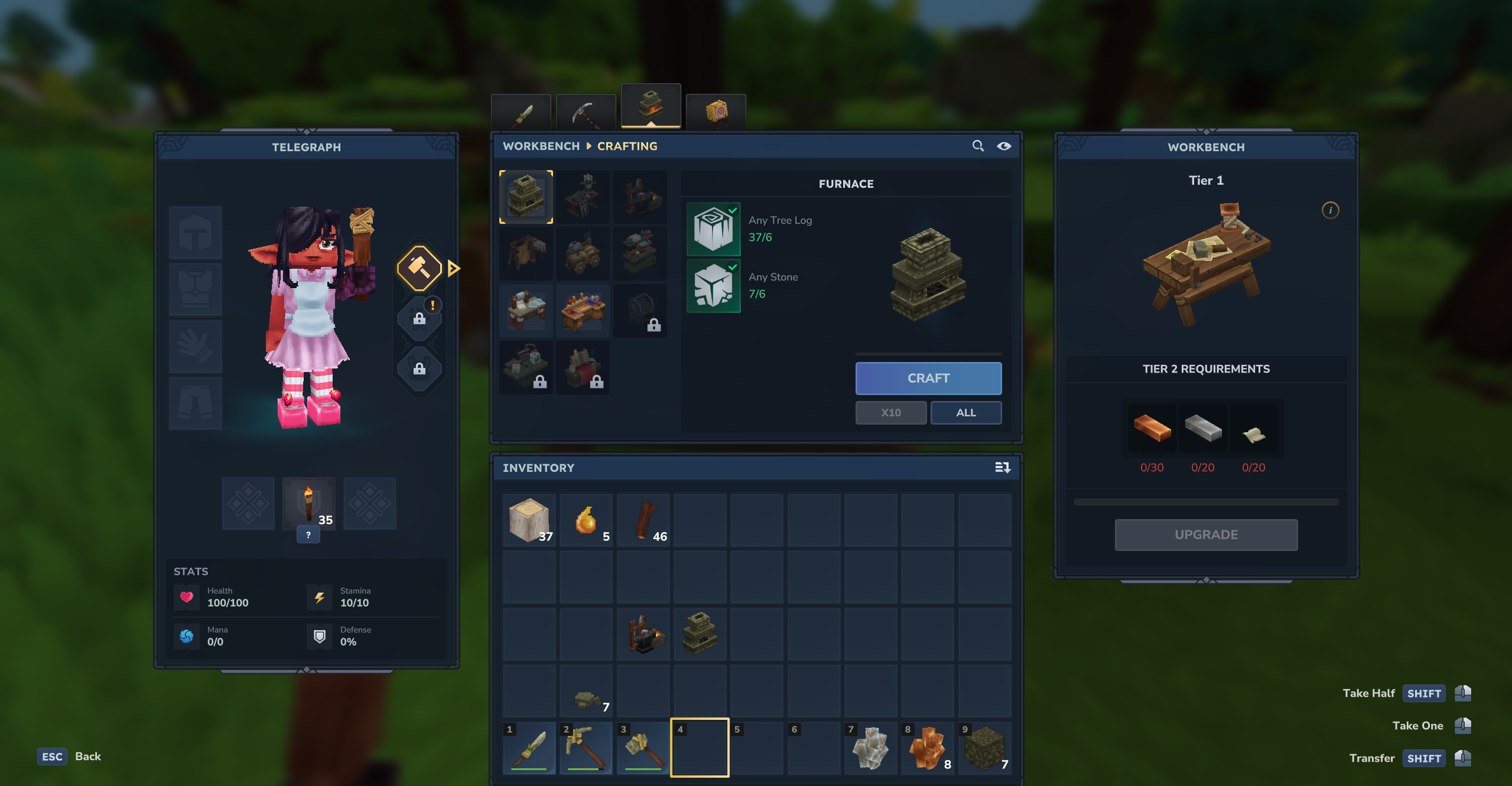Toggle the eye visibility filter
The width and height of the screenshot is (1512, 786).
1004,146
